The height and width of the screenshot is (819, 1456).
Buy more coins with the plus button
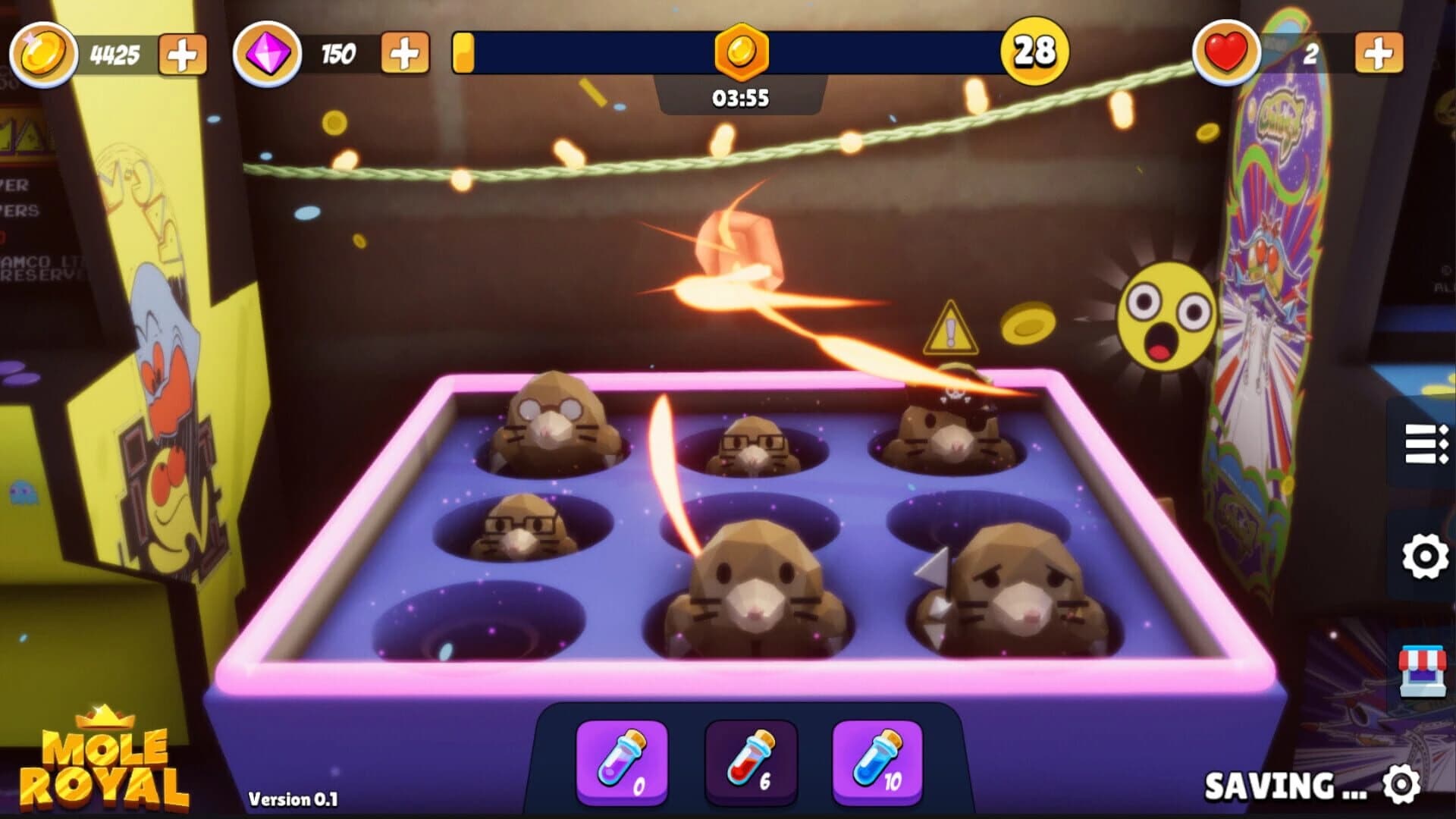pyautogui.click(x=182, y=53)
